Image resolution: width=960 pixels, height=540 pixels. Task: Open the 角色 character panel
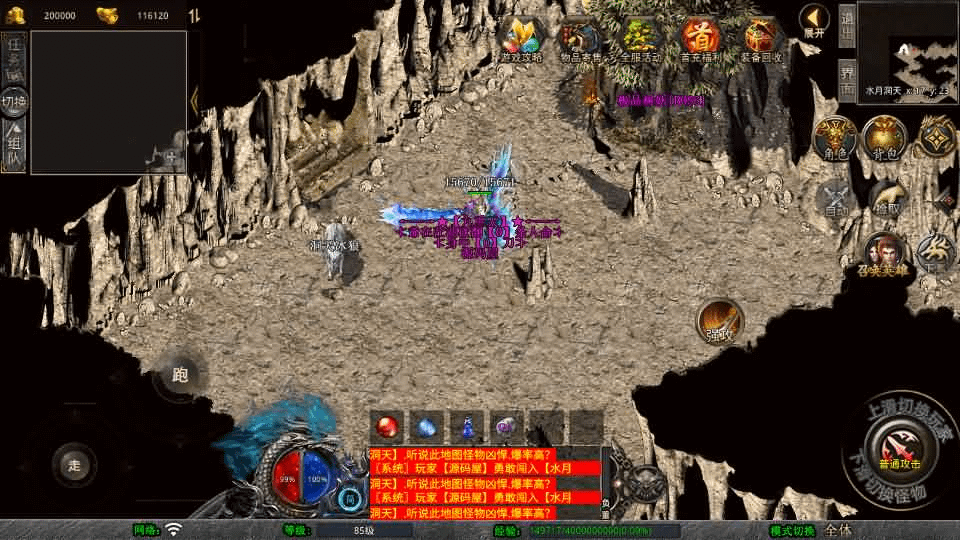834,138
